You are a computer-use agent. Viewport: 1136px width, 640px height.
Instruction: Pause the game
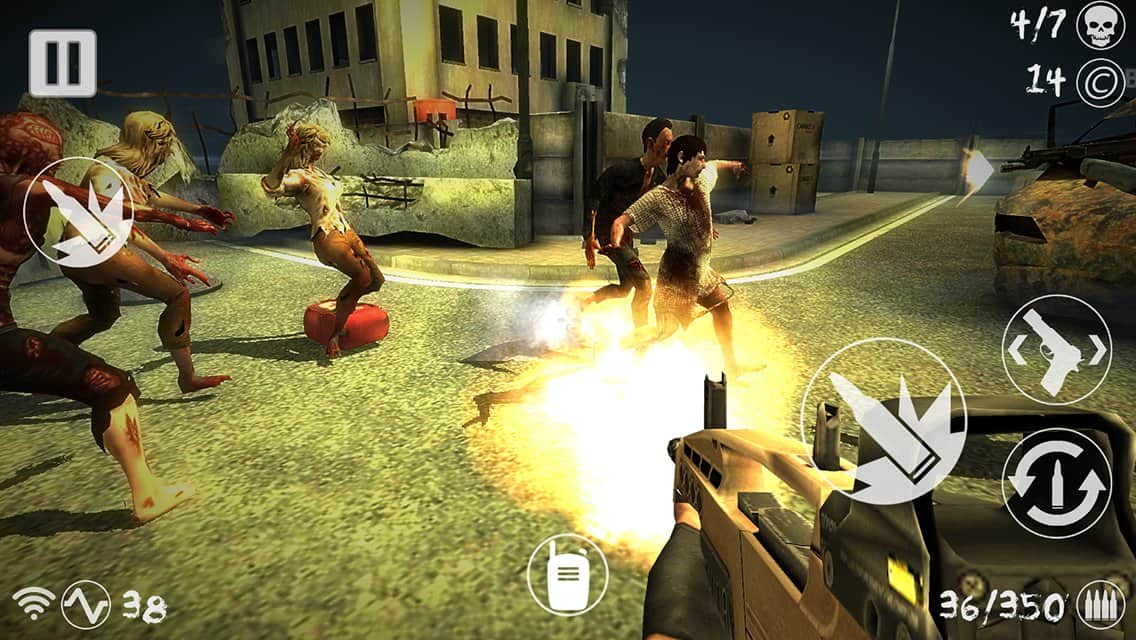click(62, 63)
